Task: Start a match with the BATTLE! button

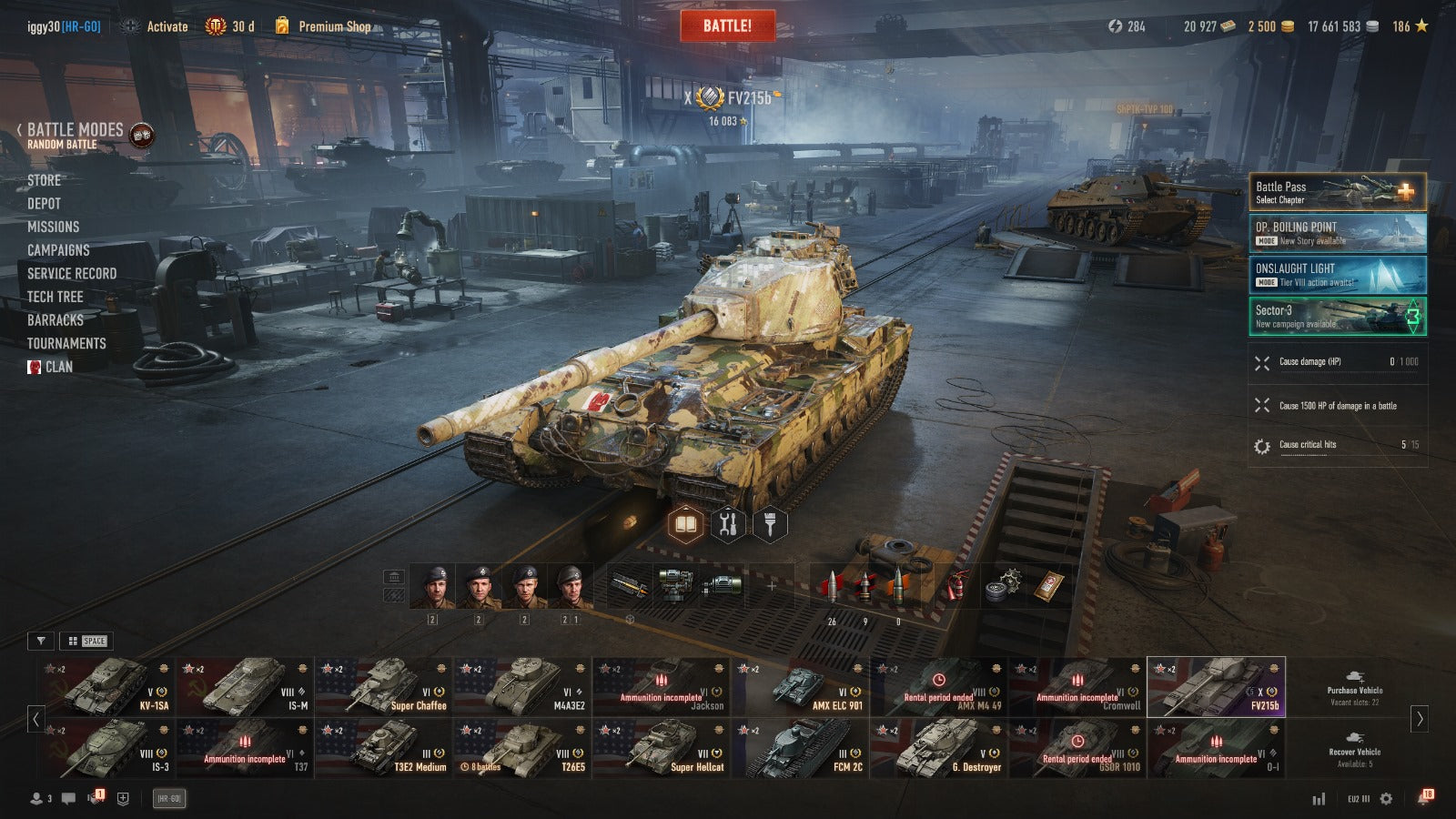Action: click(727, 26)
